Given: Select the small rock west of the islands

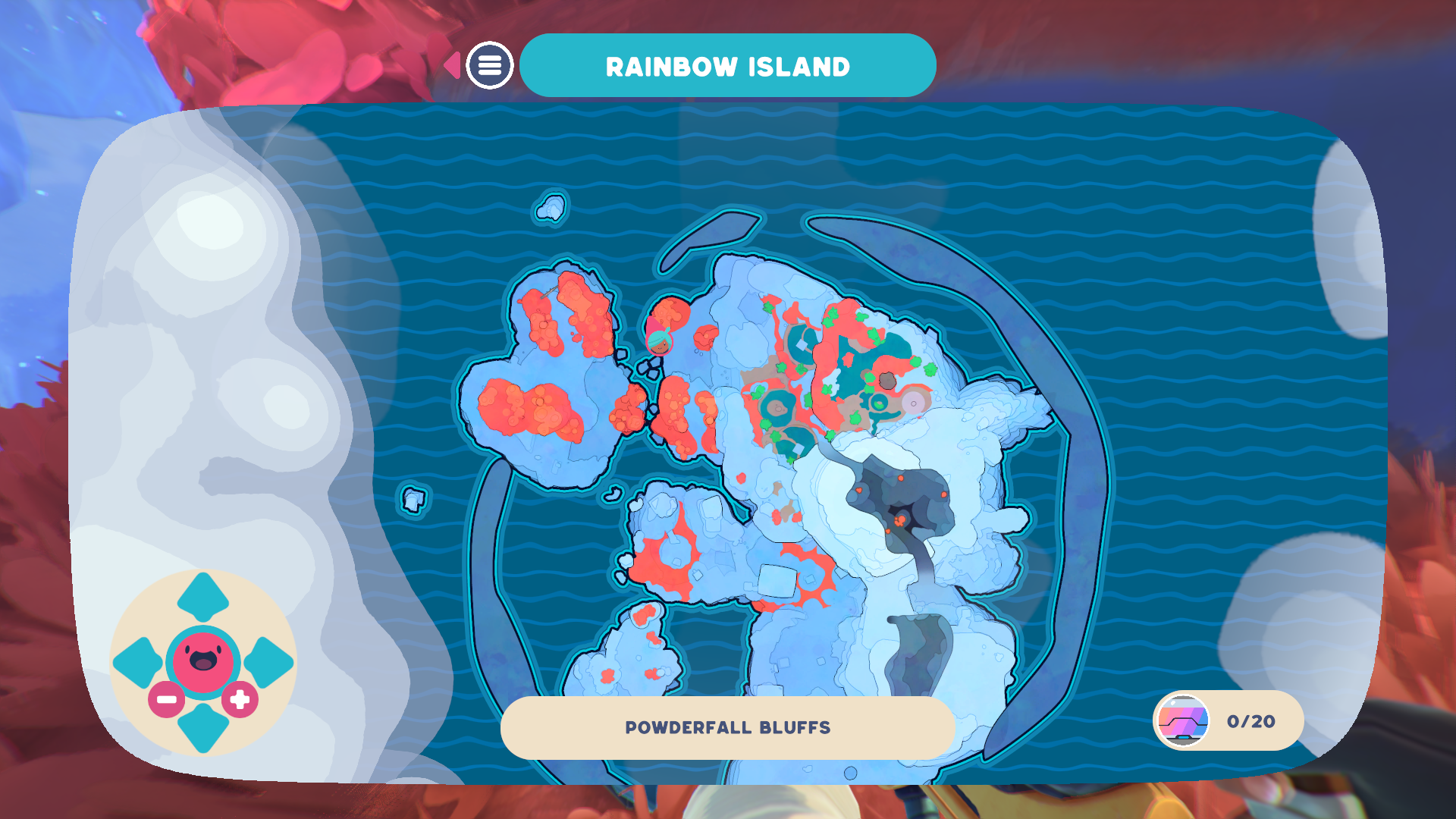Looking at the screenshot, I should (413, 500).
